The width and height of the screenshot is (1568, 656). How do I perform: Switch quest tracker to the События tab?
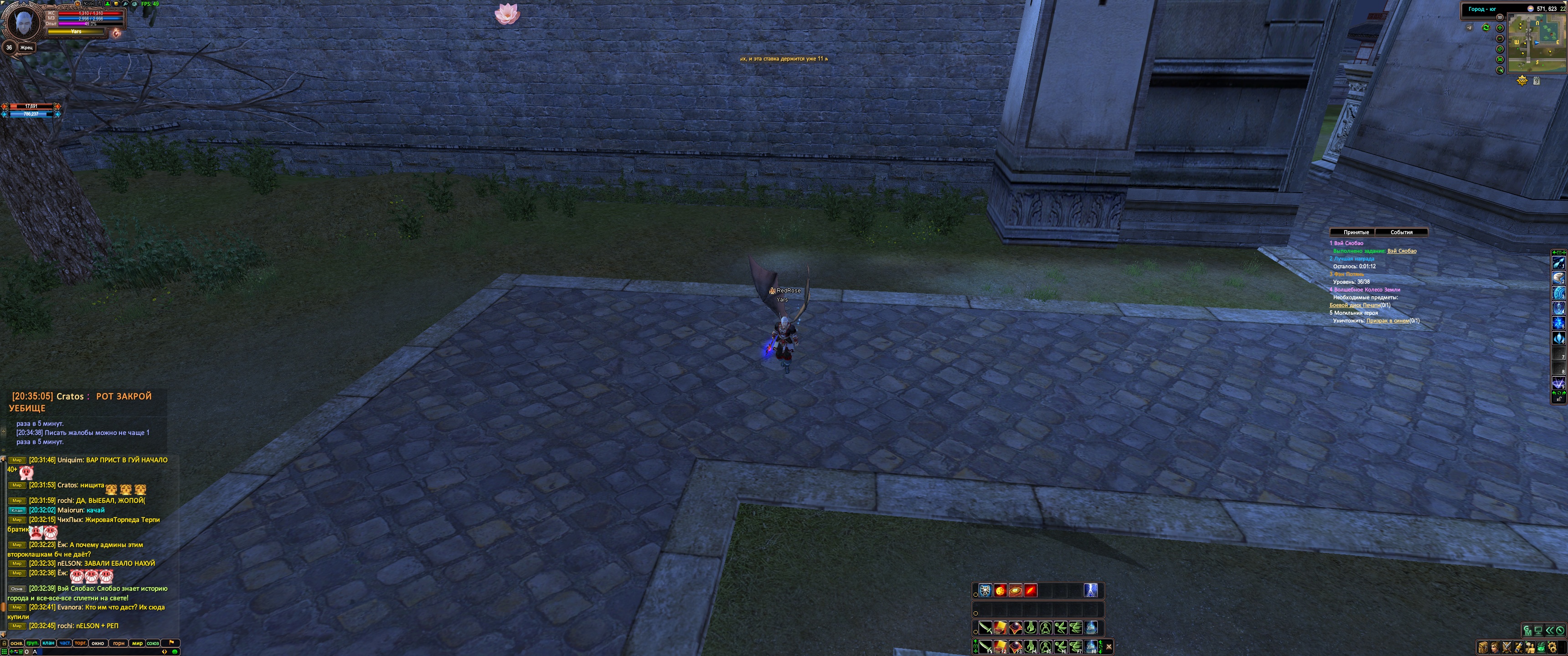(1401, 232)
